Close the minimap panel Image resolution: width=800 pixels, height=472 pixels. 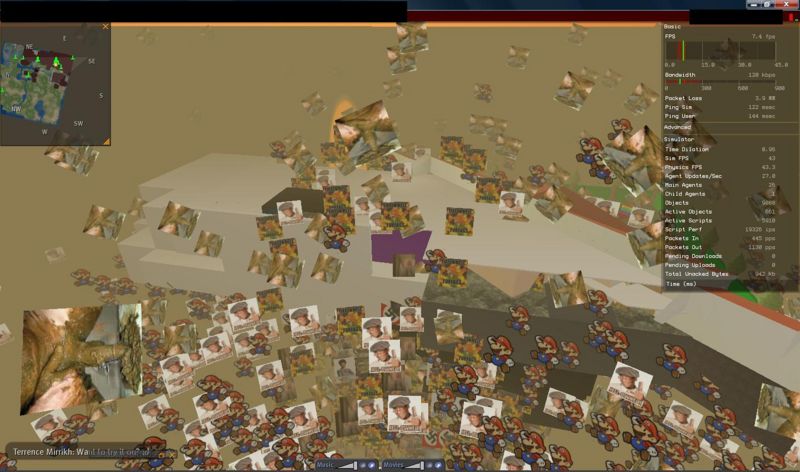[105, 27]
